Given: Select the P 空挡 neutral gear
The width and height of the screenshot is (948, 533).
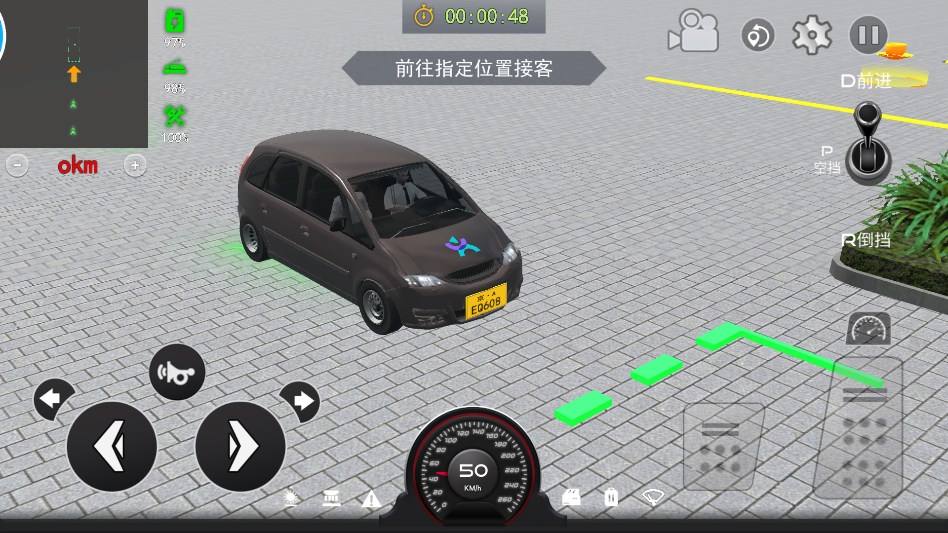Looking at the screenshot, I should click(827, 159).
